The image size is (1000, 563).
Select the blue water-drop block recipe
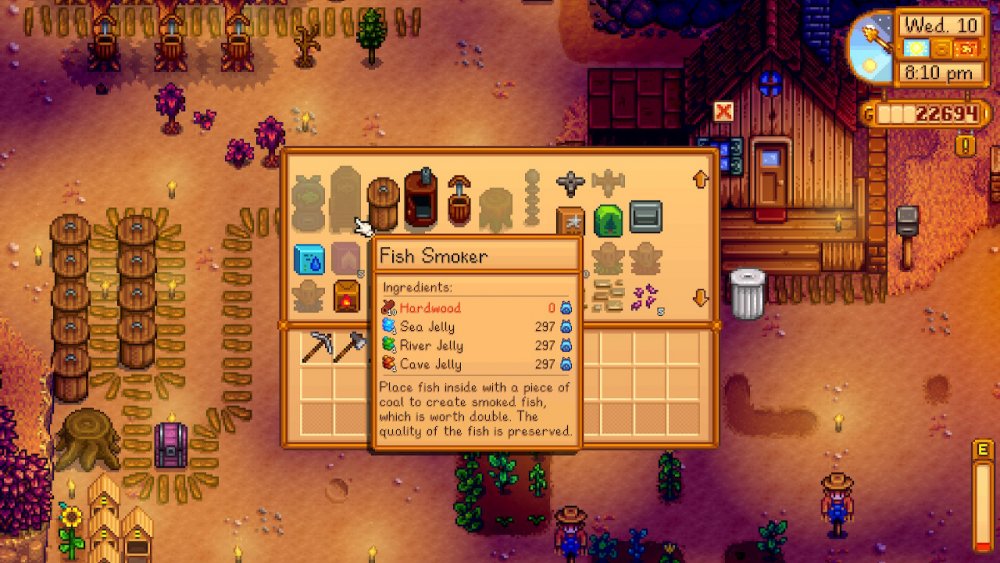(308, 259)
